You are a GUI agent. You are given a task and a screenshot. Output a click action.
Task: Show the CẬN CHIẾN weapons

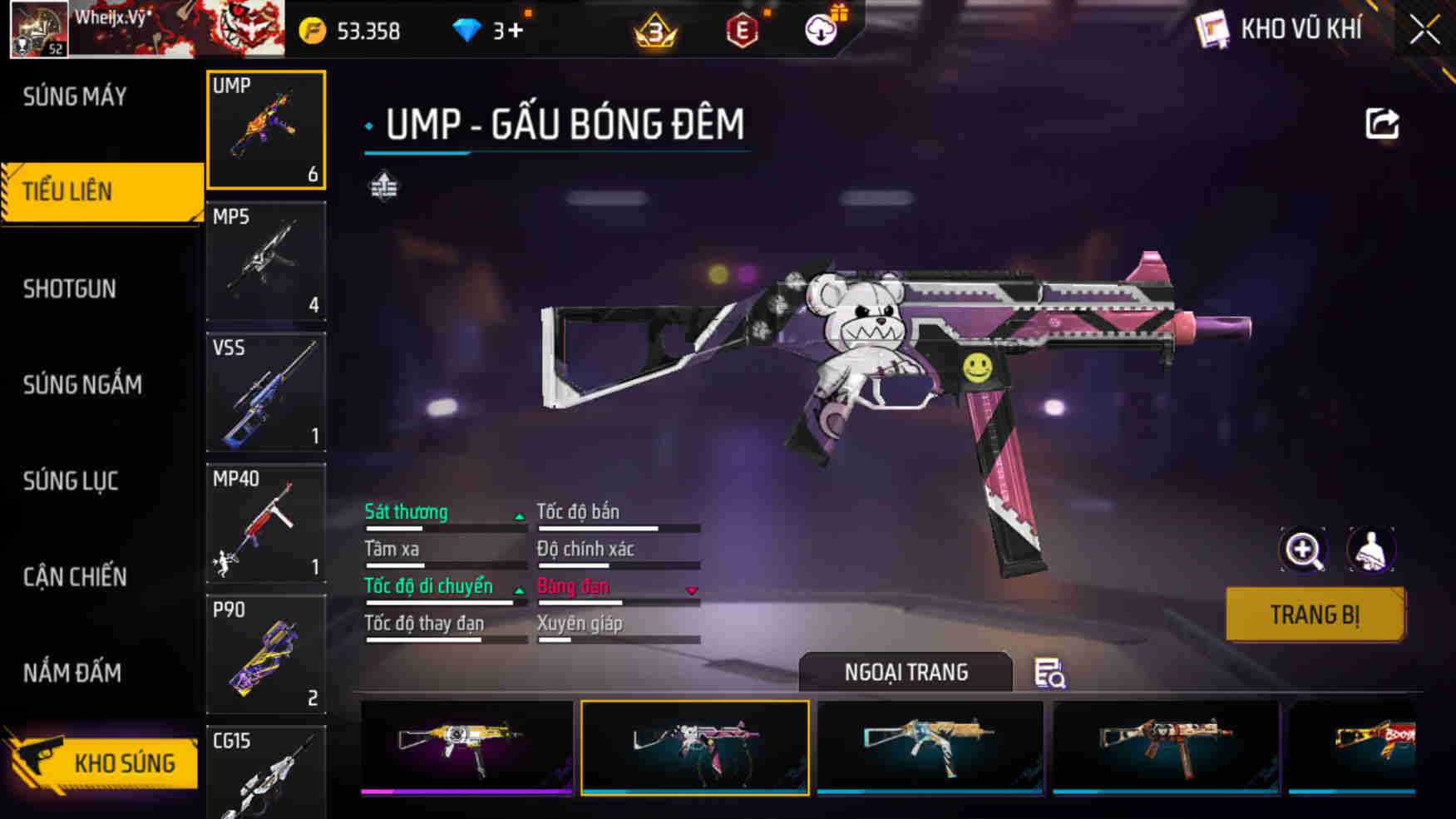coord(75,577)
